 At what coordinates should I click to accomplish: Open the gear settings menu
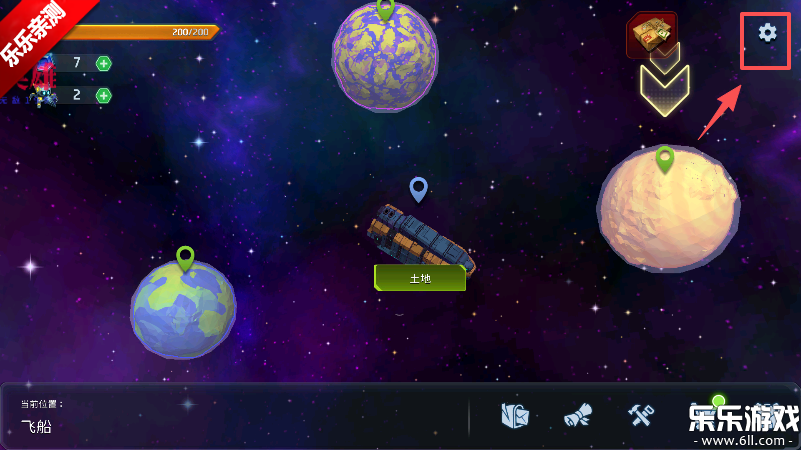click(767, 33)
